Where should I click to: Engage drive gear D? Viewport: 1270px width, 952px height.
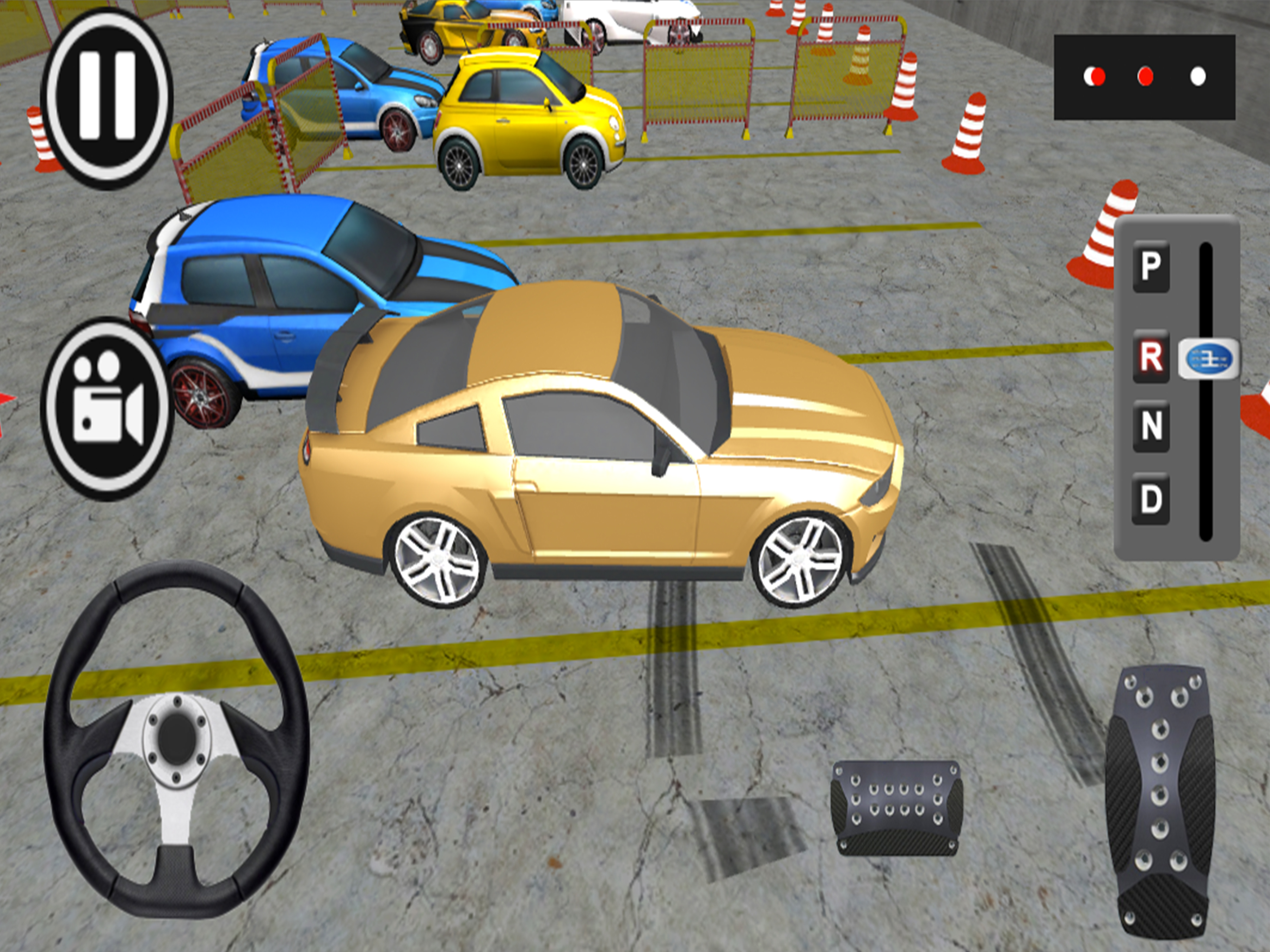pyautogui.click(x=1151, y=498)
